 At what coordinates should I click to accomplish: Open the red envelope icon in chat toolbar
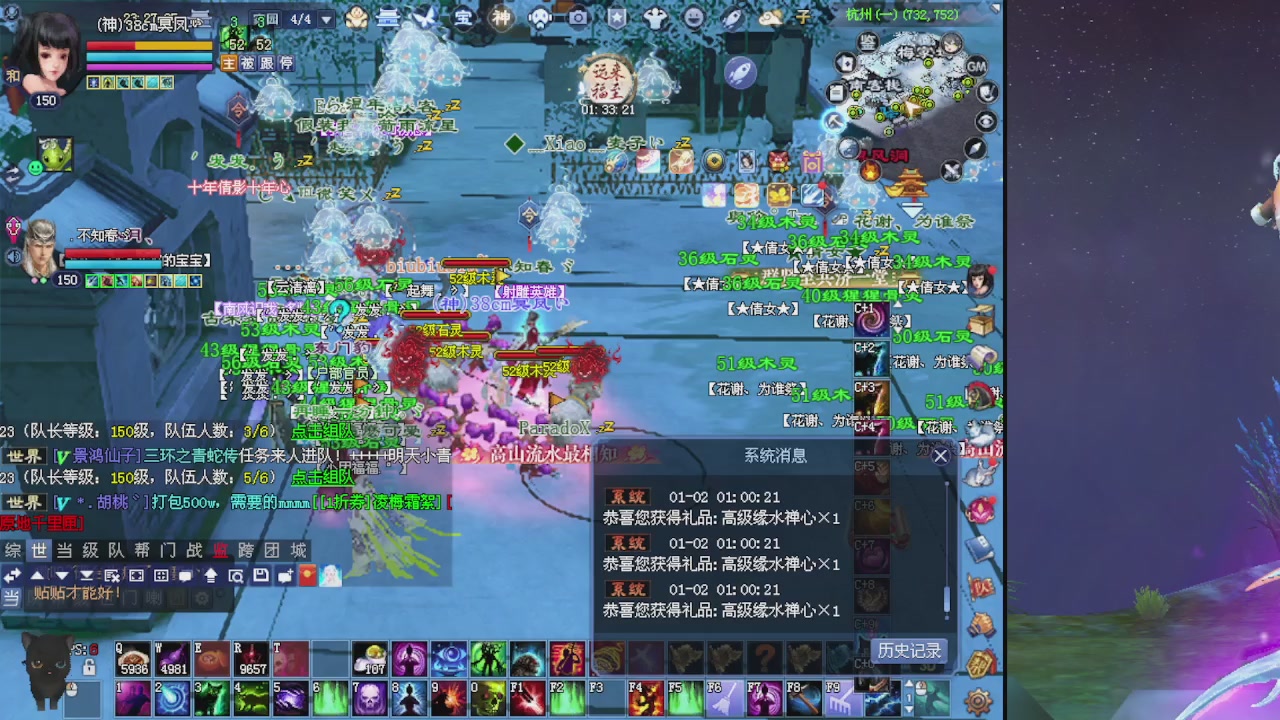pos(307,575)
